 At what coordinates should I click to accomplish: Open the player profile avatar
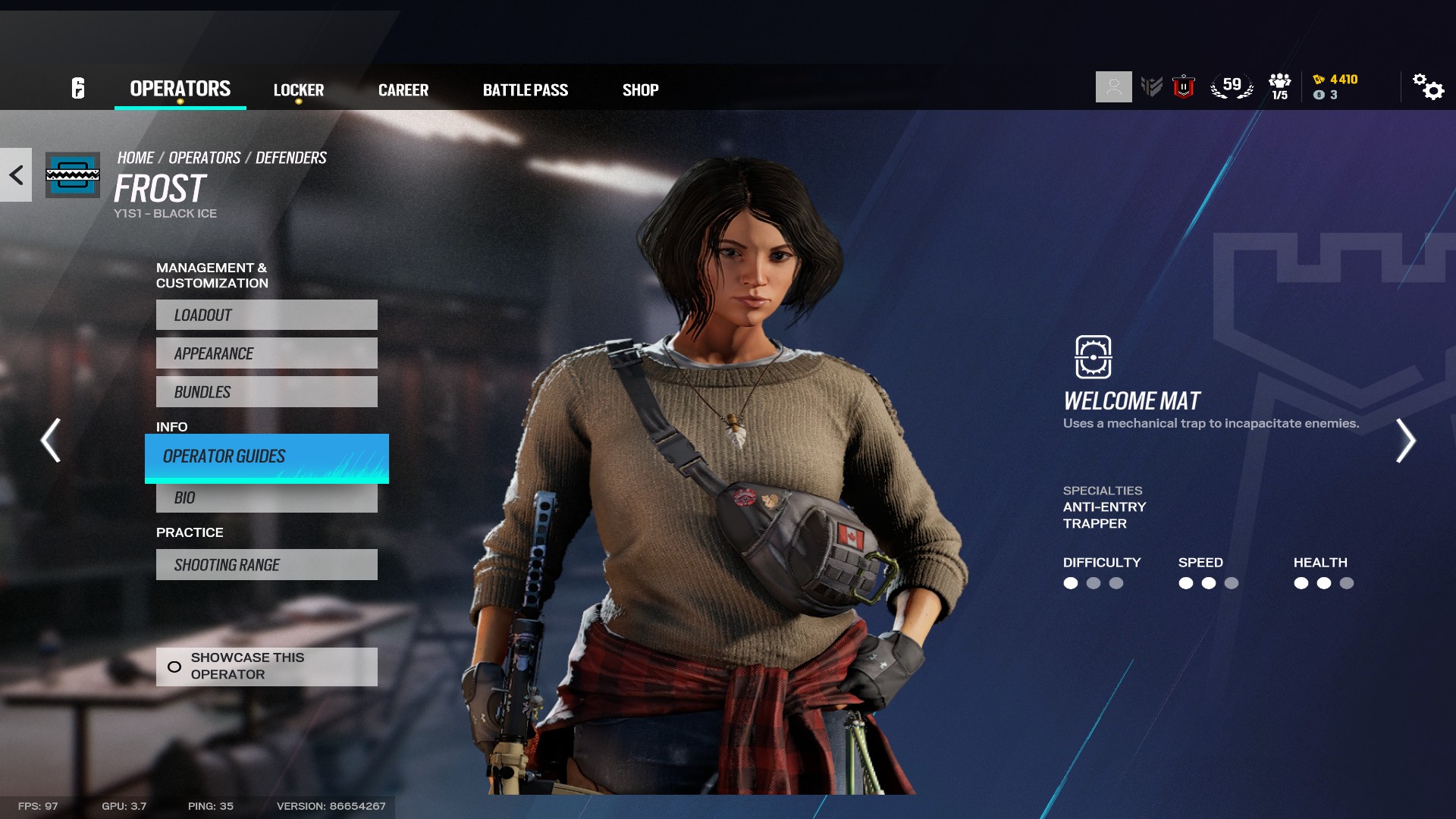(1113, 87)
